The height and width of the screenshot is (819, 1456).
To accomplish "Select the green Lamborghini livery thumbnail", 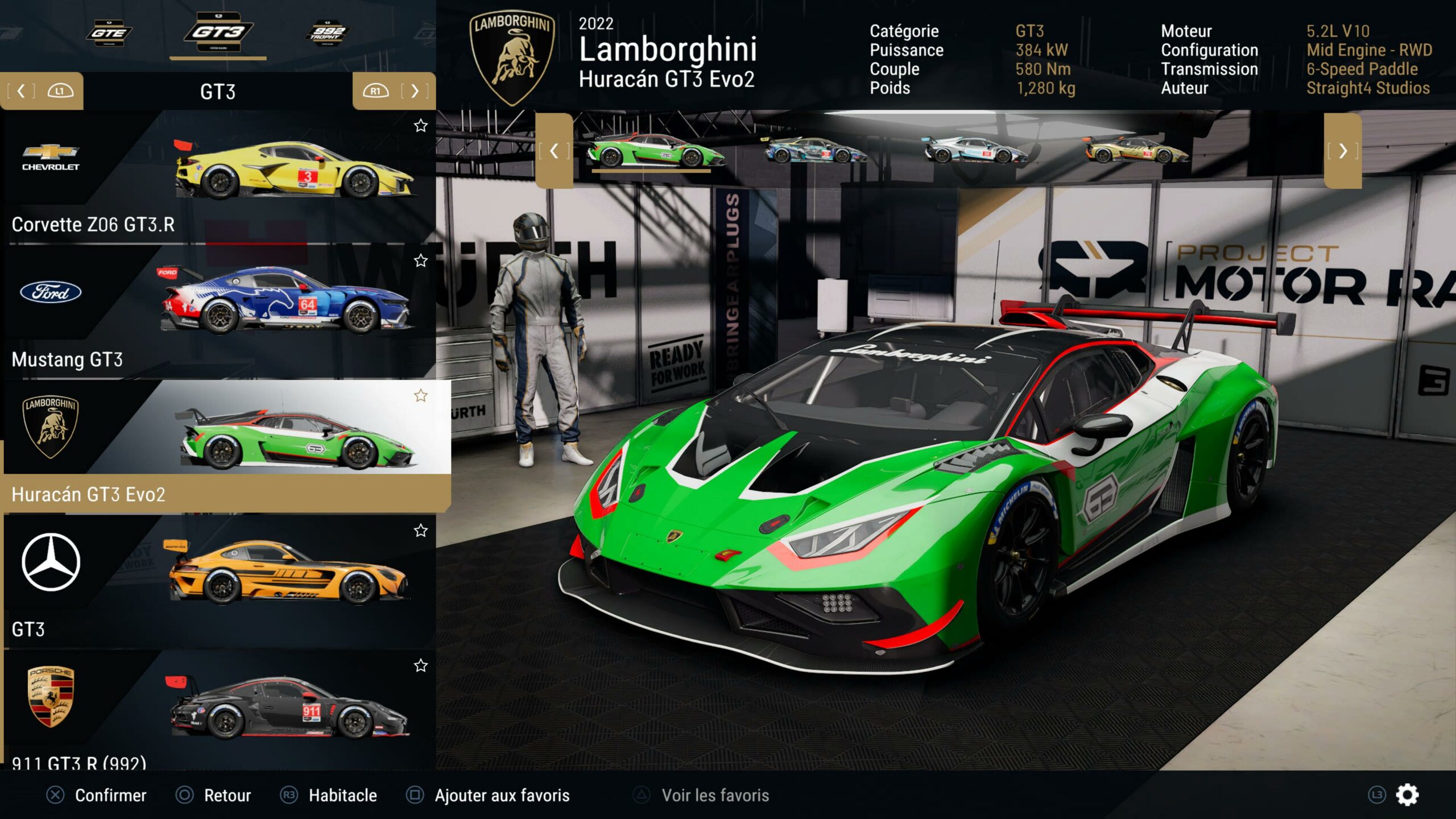I will pyautogui.click(x=655, y=151).
